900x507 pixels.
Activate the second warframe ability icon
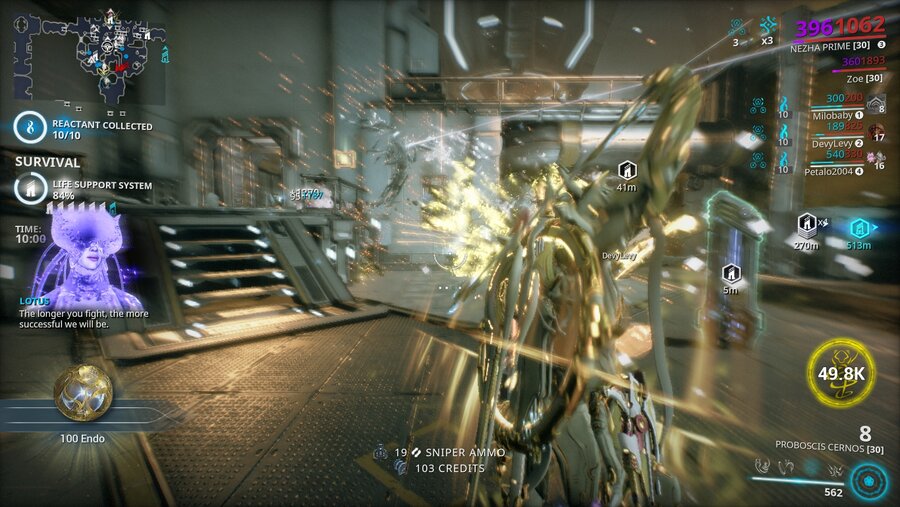[x=785, y=464]
